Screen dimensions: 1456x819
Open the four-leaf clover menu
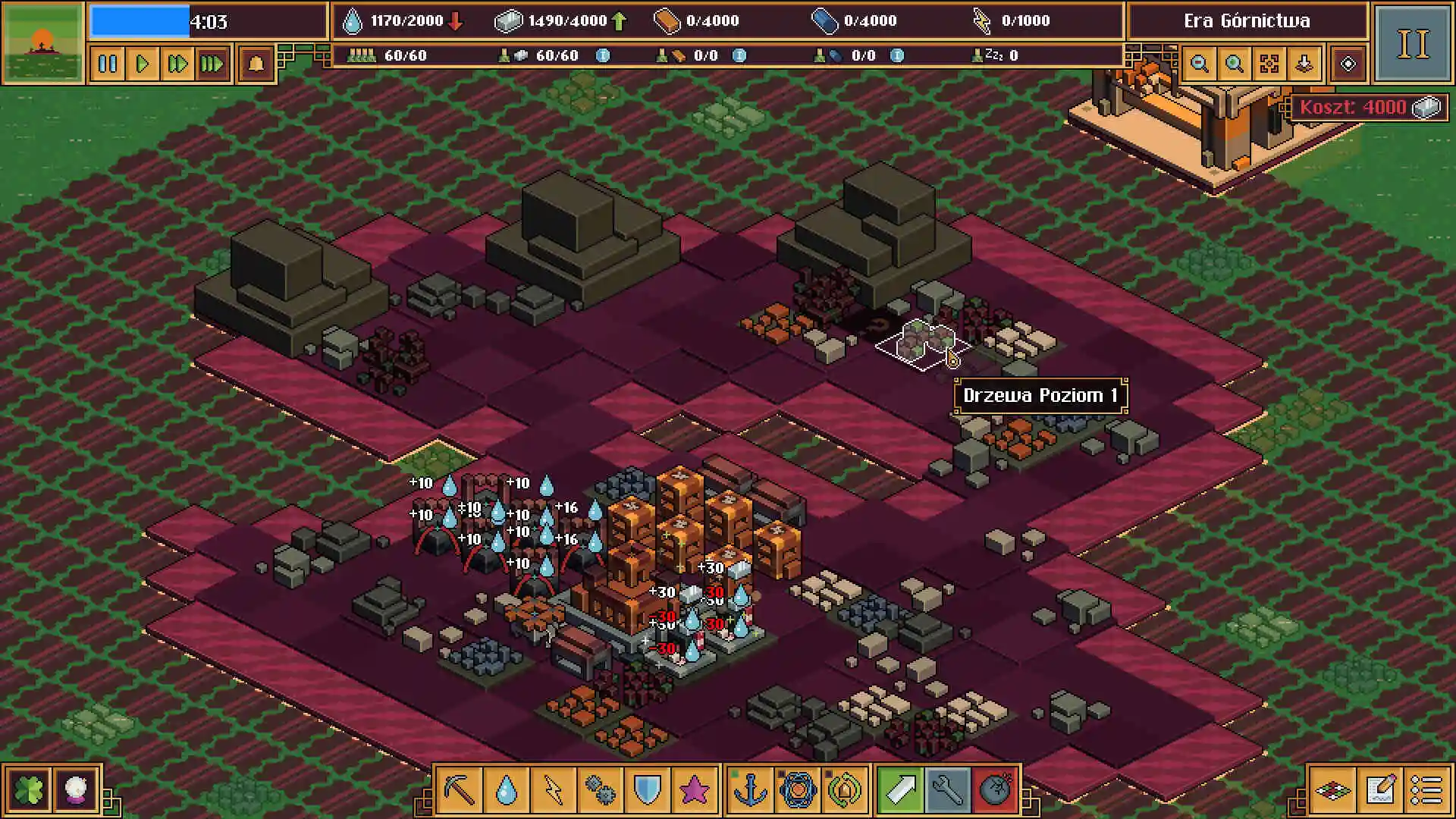[x=29, y=790]
